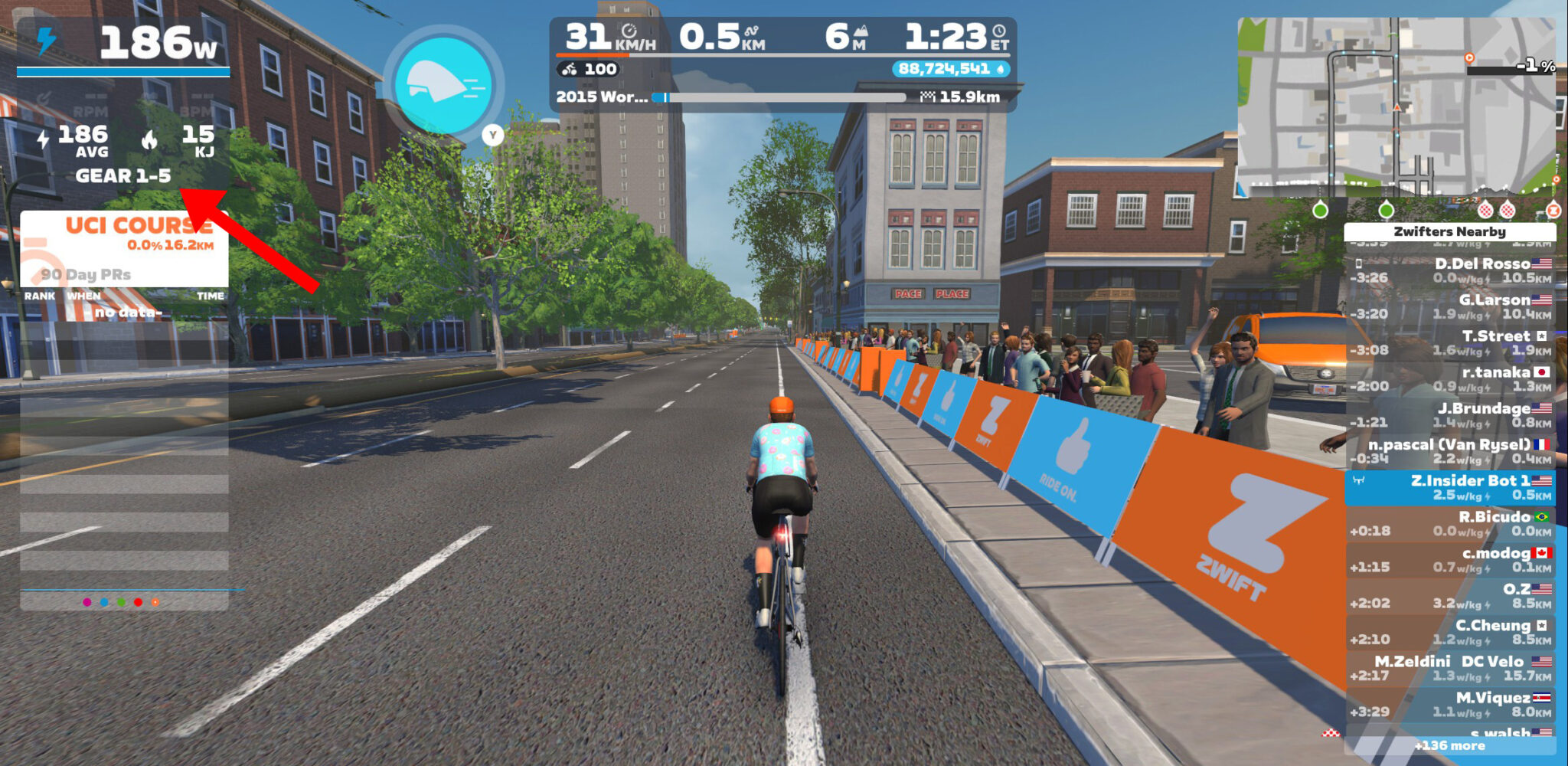The width and height of the screenshot is (1568, 766).
Task: Click the green sprint marker under the minimap
Action: point(1321,210)
